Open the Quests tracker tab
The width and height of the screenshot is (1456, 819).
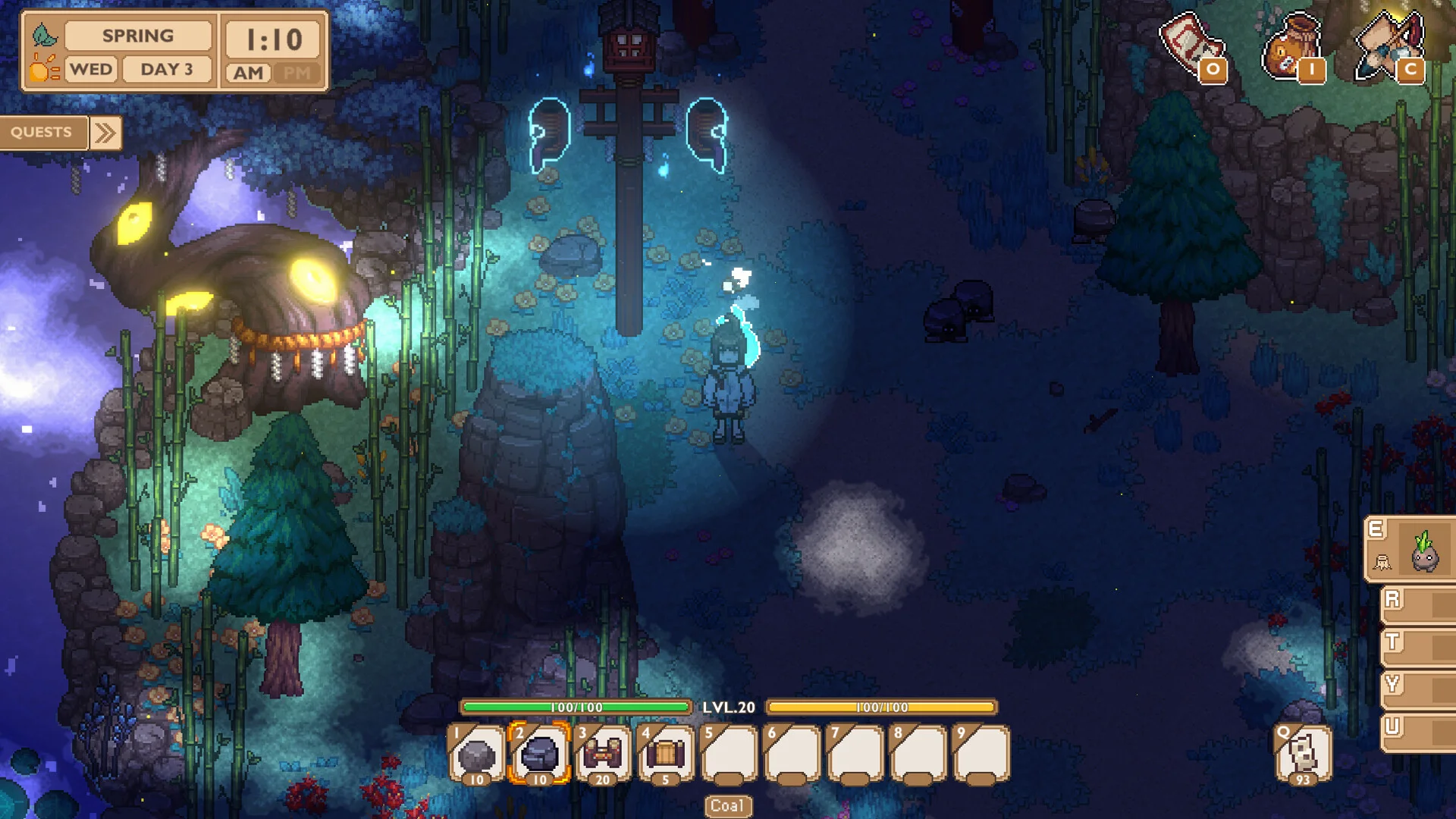[x=42, y=133]
